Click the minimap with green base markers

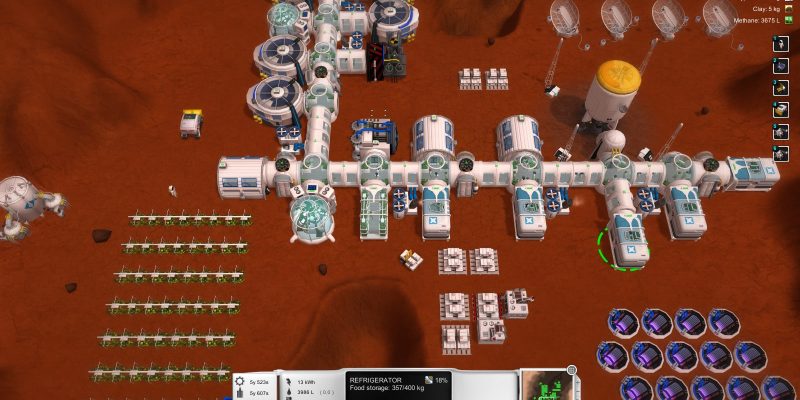click(x=546, y=386)
